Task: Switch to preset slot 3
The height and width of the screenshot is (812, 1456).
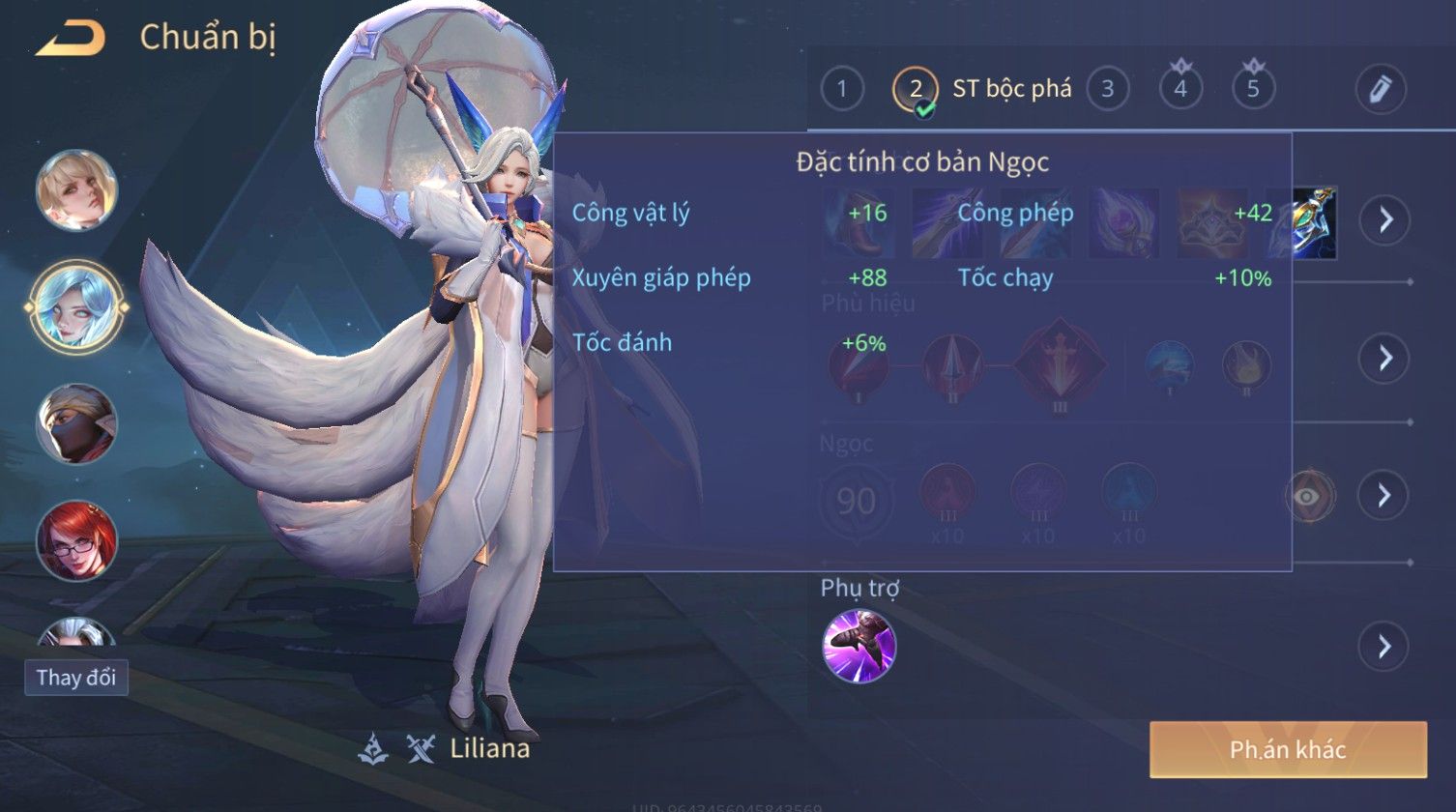Action: coord(1107,90)
